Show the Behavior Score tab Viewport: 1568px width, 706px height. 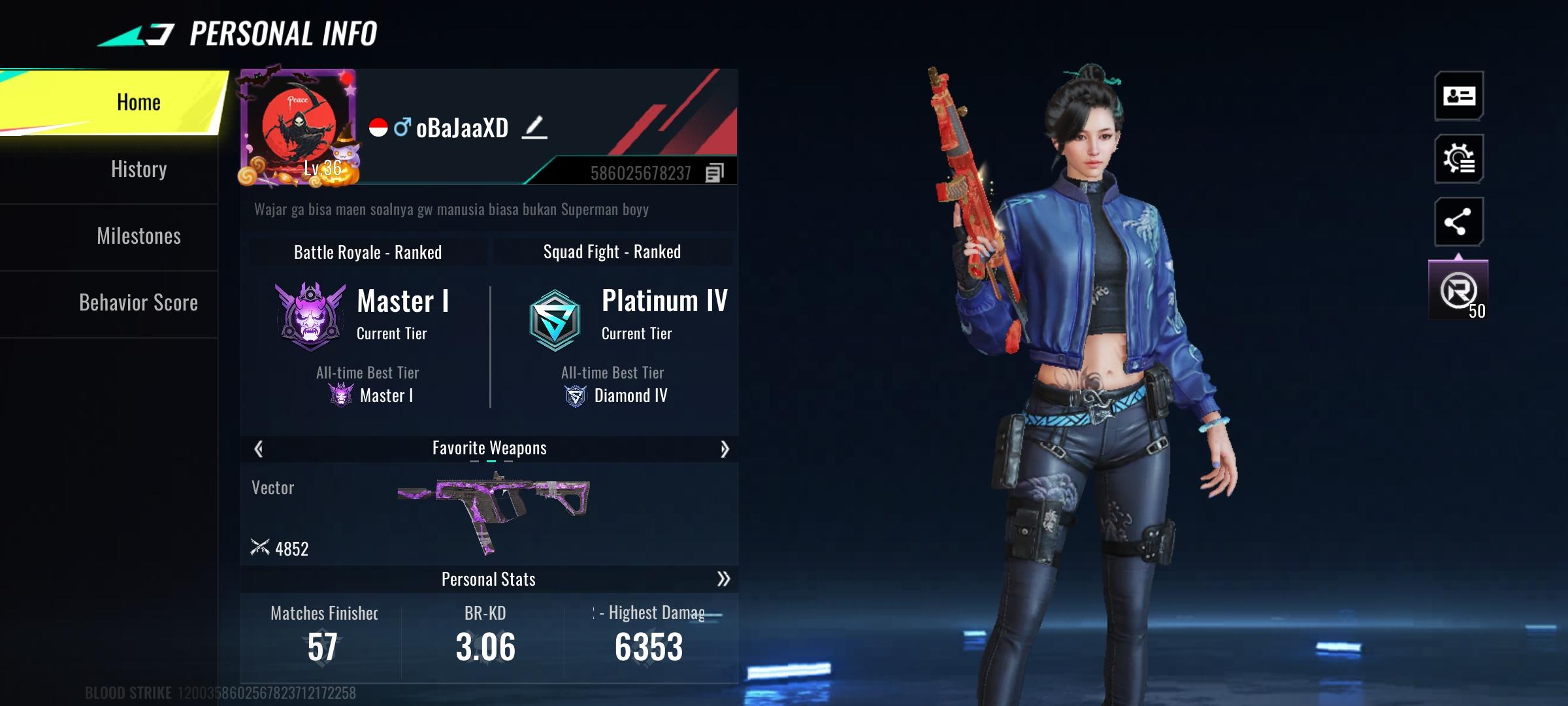coord(139,303)
